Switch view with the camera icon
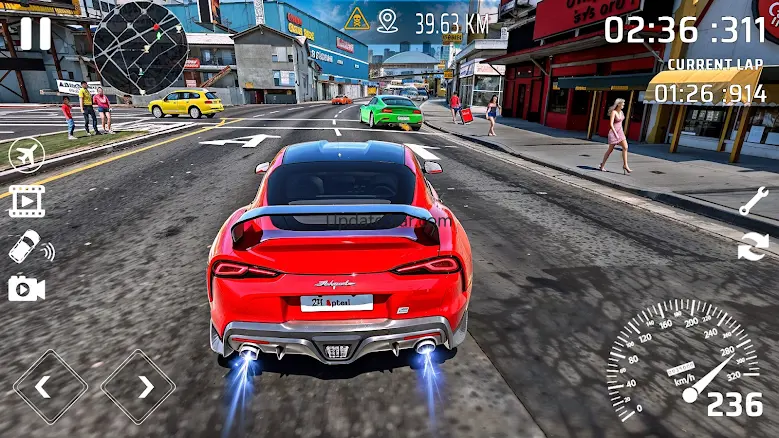The height and width of the screenshot is (438, 779). [26, 289]
